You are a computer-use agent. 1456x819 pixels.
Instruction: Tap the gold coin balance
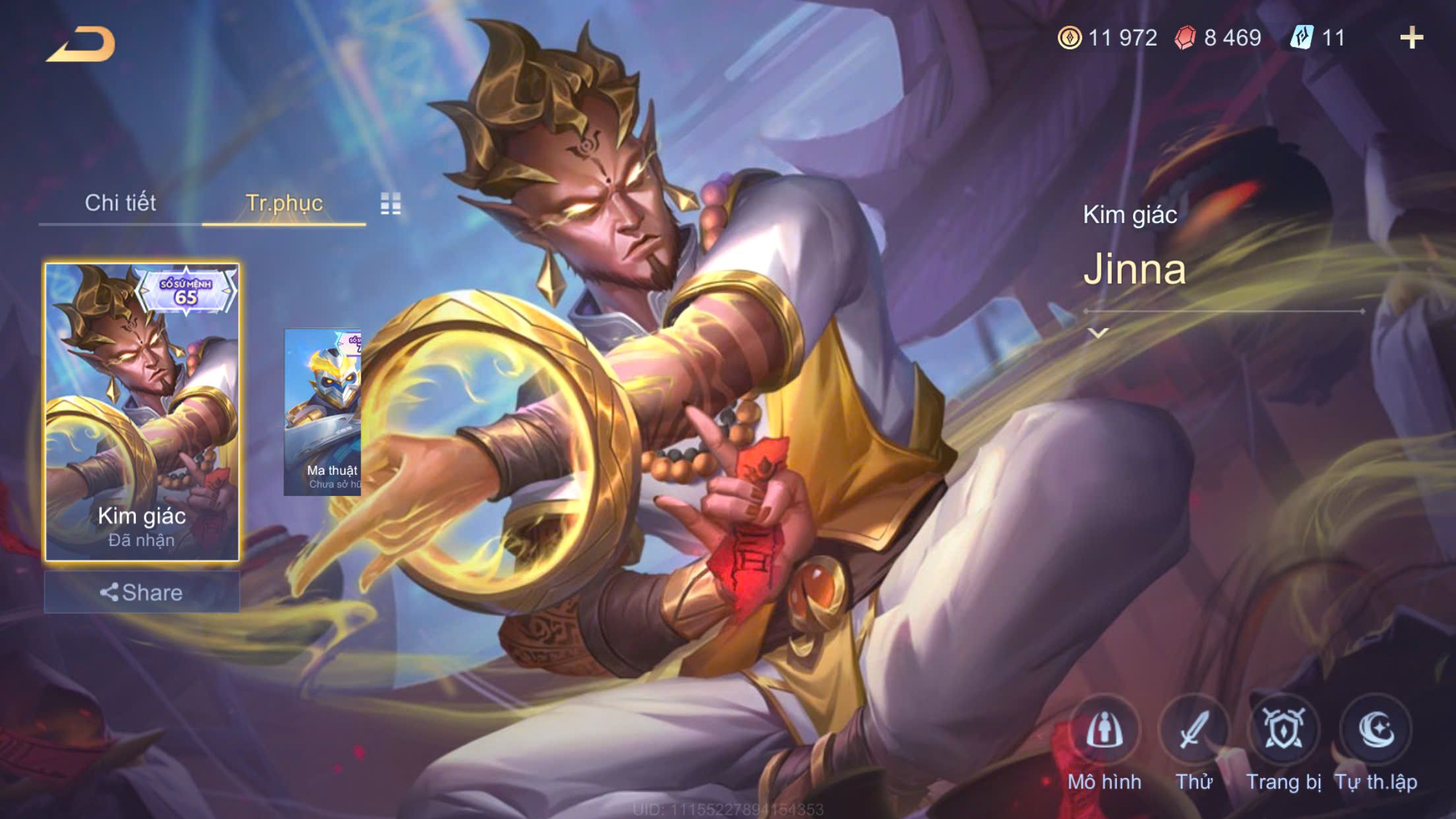coord(1108,38)
